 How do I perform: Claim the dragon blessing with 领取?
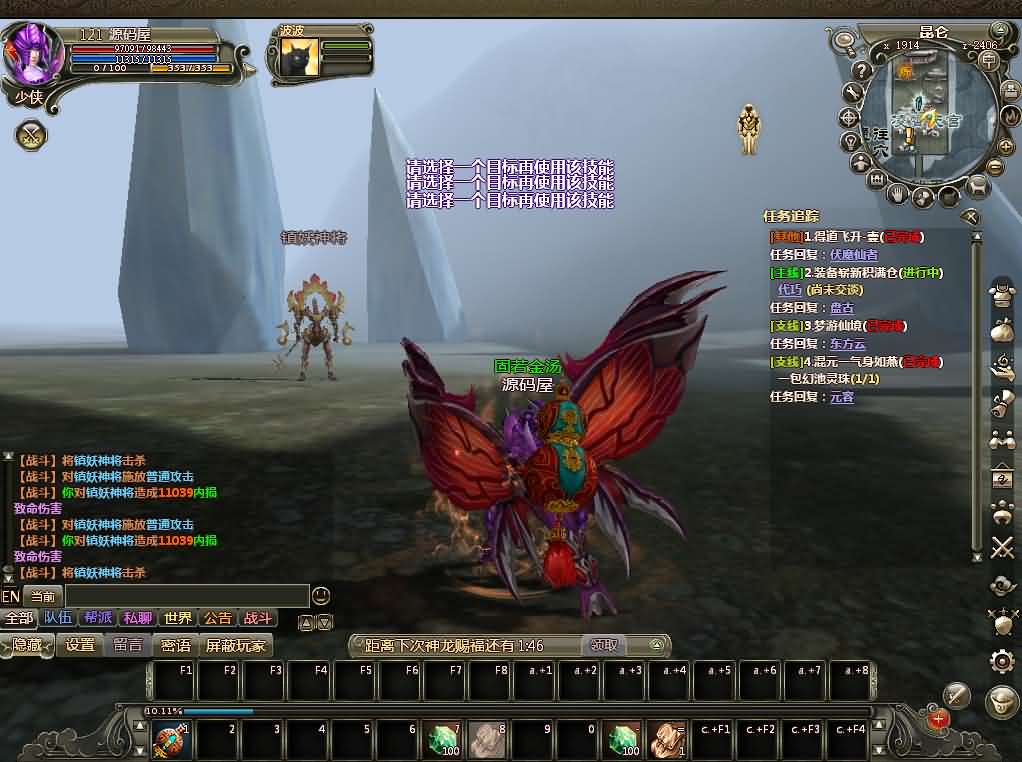pos(605,646)
